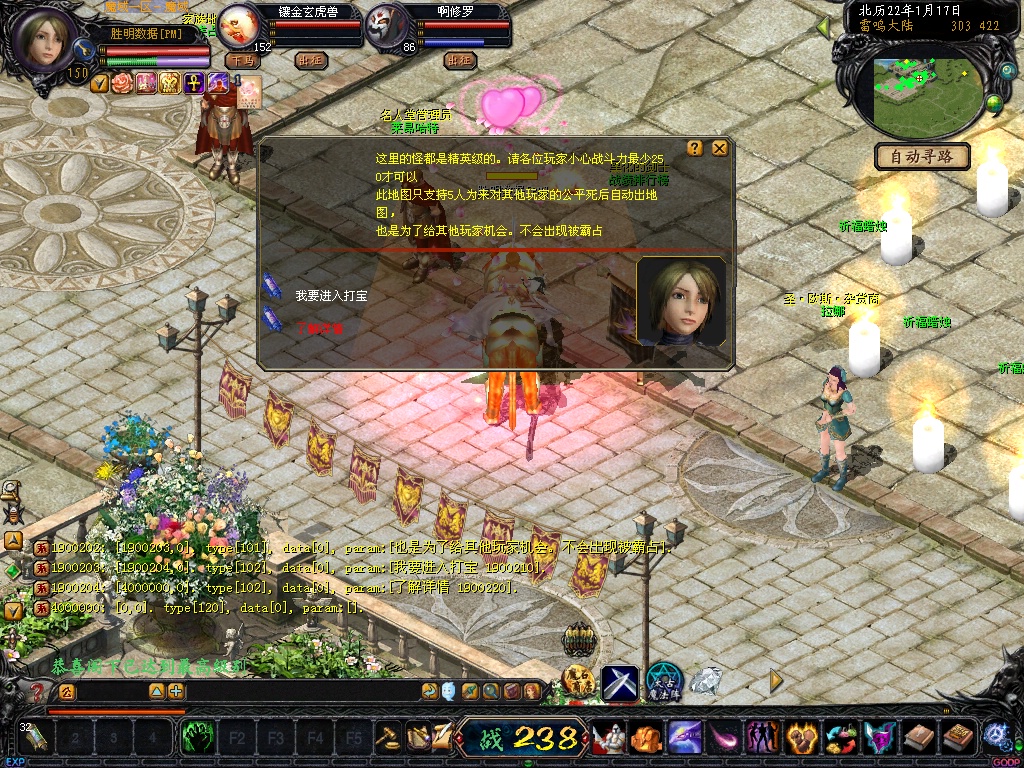Select the player character portrait
The height and width of the screenshot is (768, 1024).
[x=46, y=40]
